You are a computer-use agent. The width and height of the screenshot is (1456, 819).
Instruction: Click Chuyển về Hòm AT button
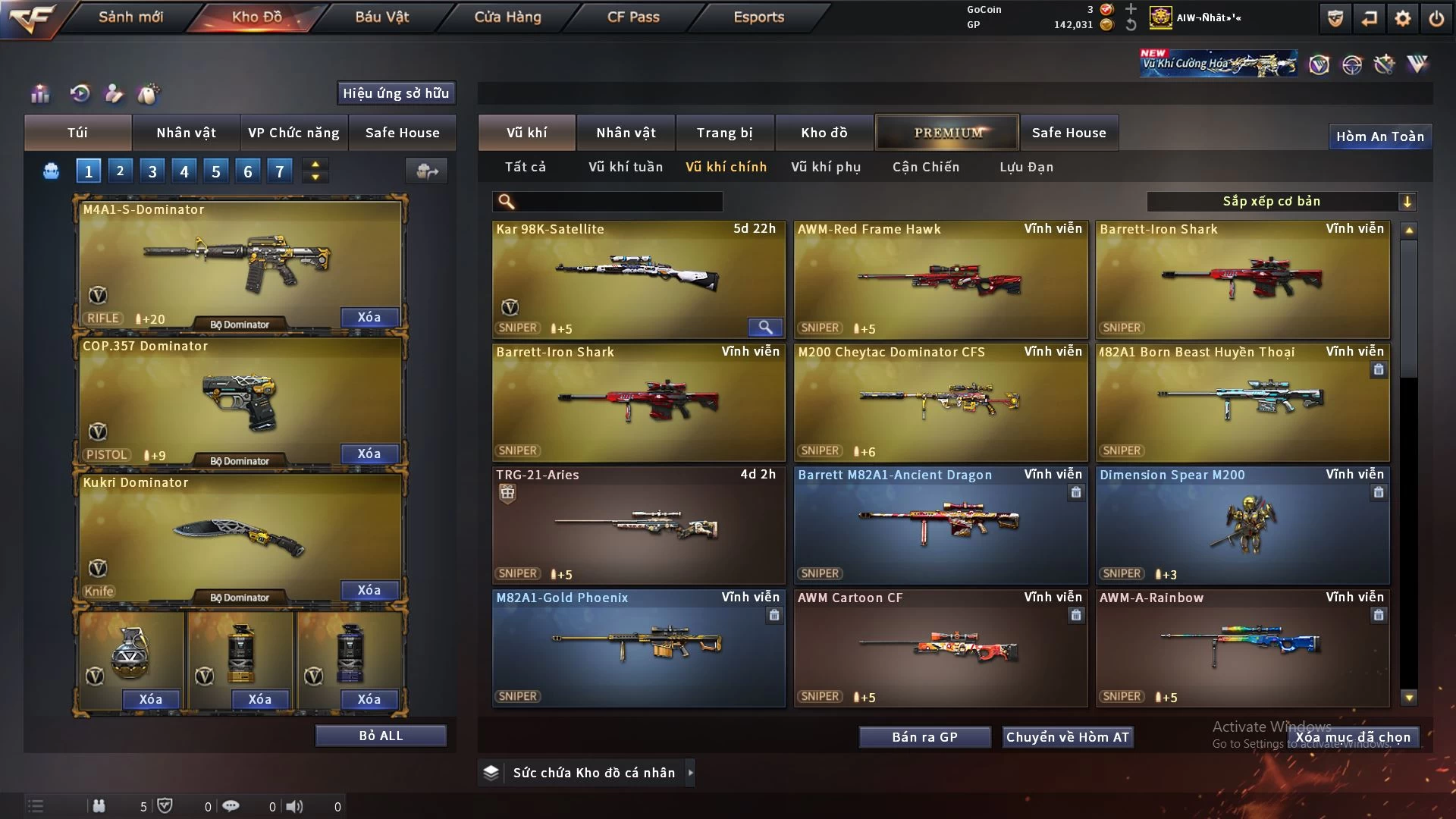tap(1068, 737)
